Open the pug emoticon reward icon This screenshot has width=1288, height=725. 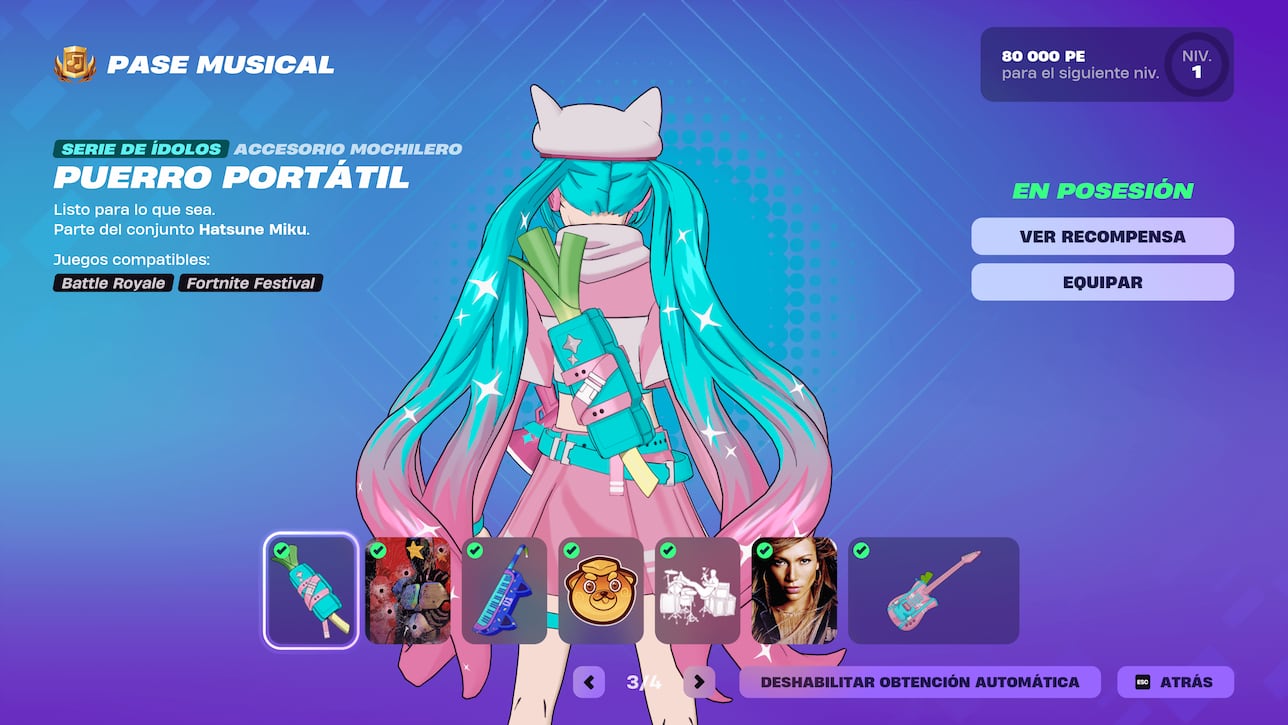click(600, 592)
